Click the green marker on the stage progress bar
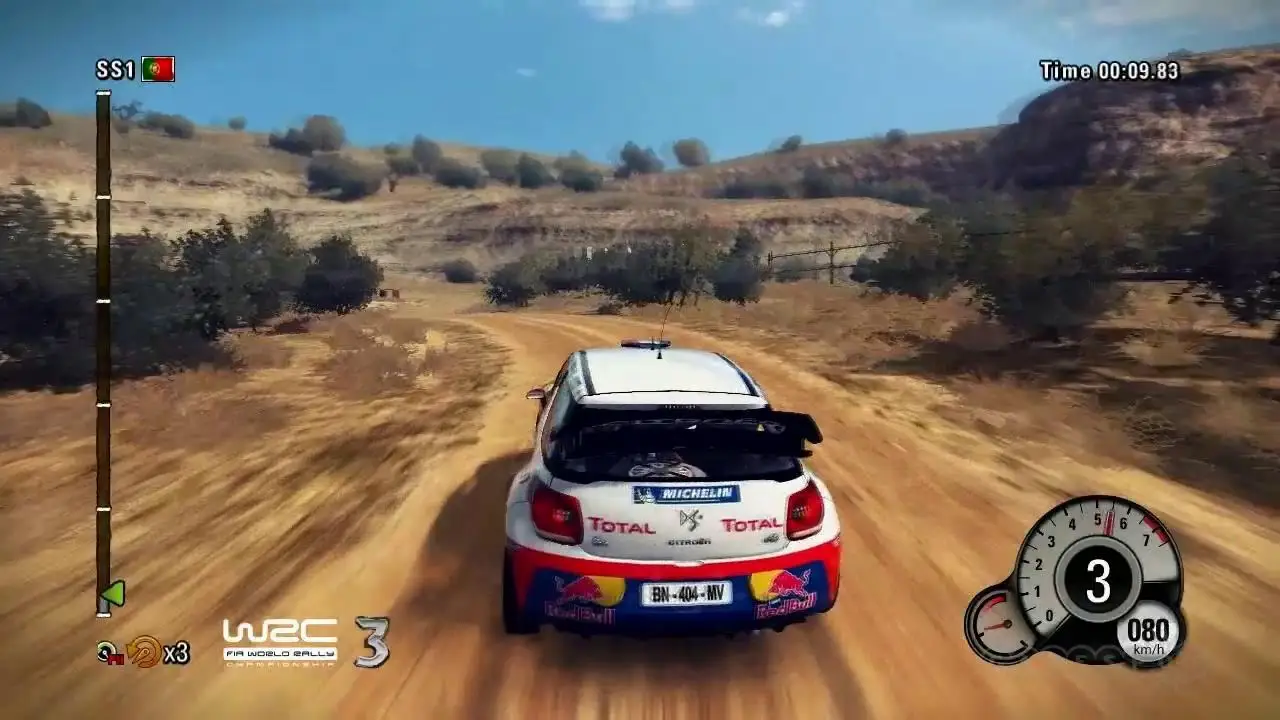 click(113, 595)
